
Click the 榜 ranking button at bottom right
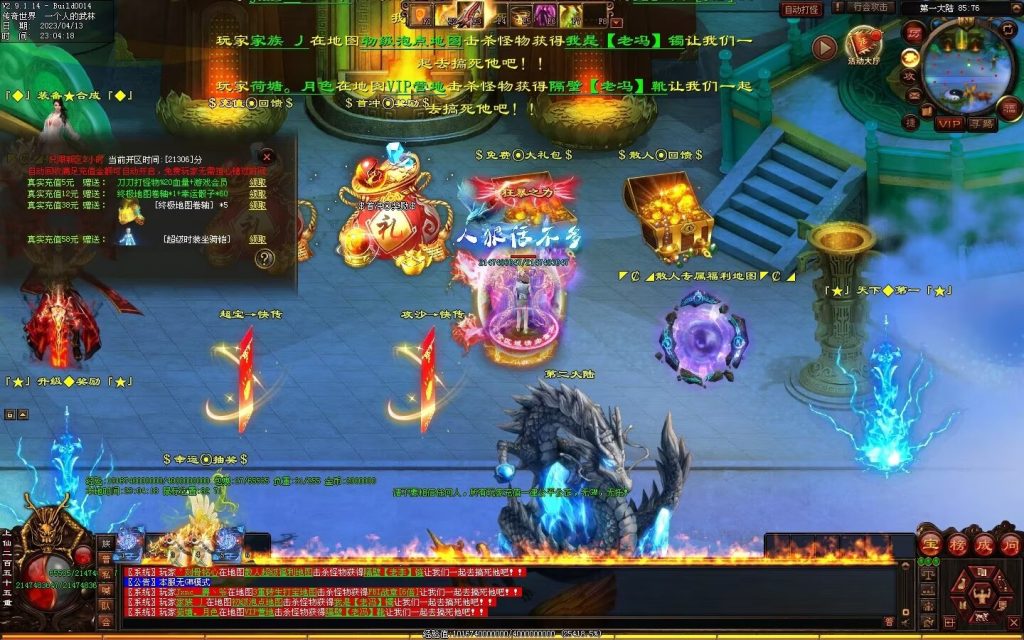(x=956, y=546)
